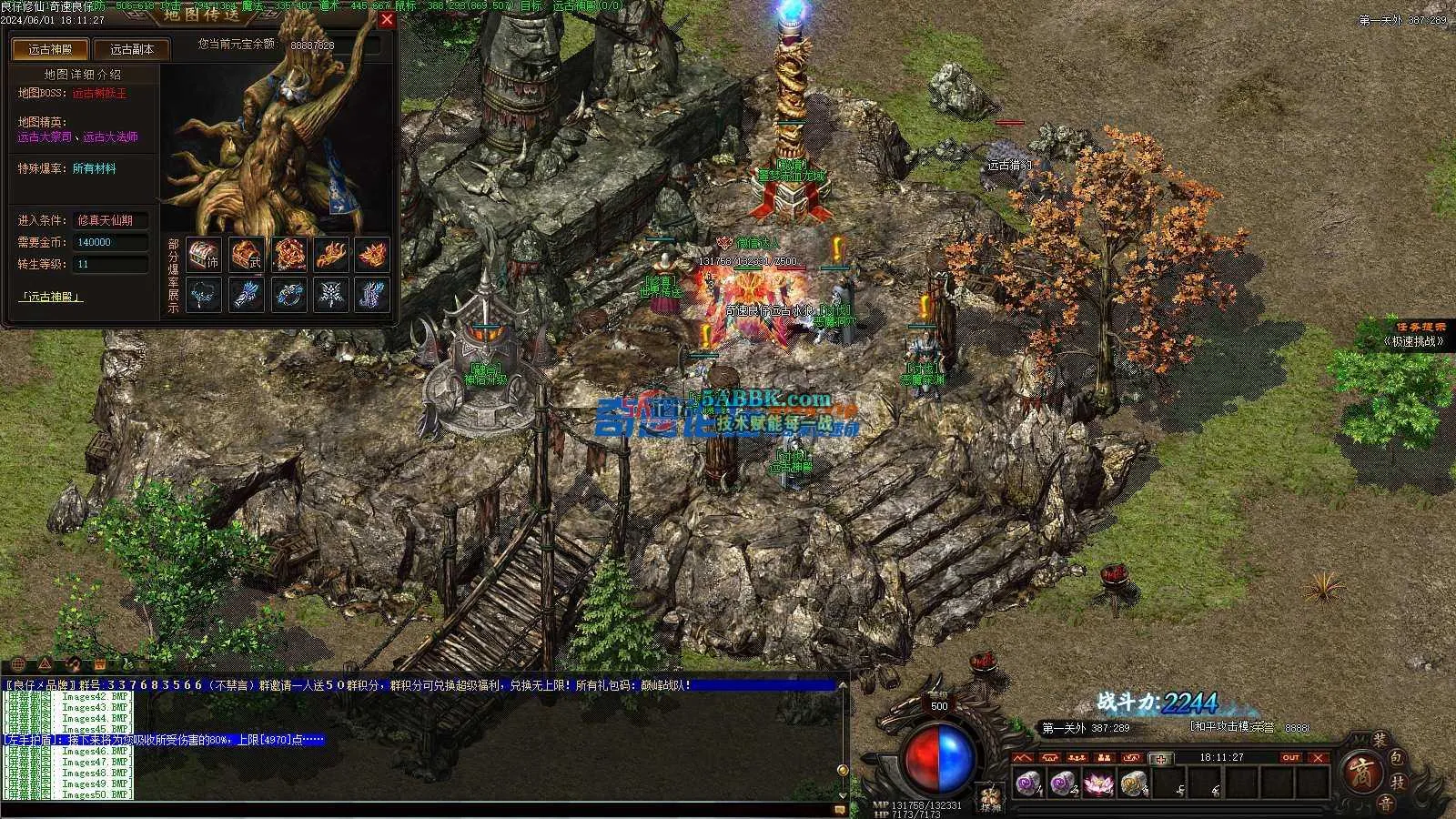Use the pink lotus item in hotbar
Screen dimensions: 1456x819
pyautogui.click(x=1098, y=783)
